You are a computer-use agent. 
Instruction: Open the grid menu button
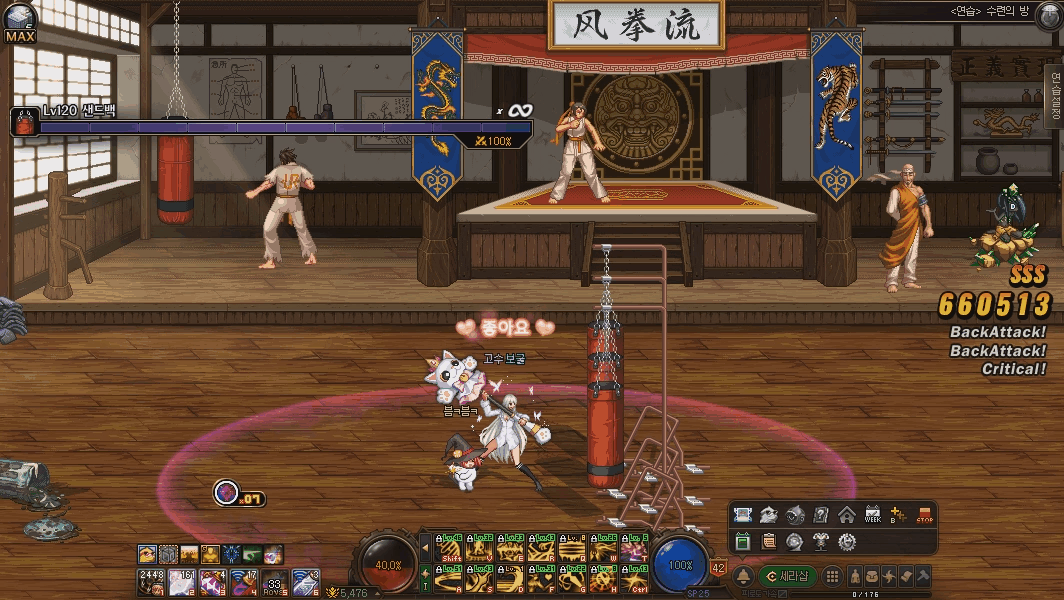(x=831, y=576)
